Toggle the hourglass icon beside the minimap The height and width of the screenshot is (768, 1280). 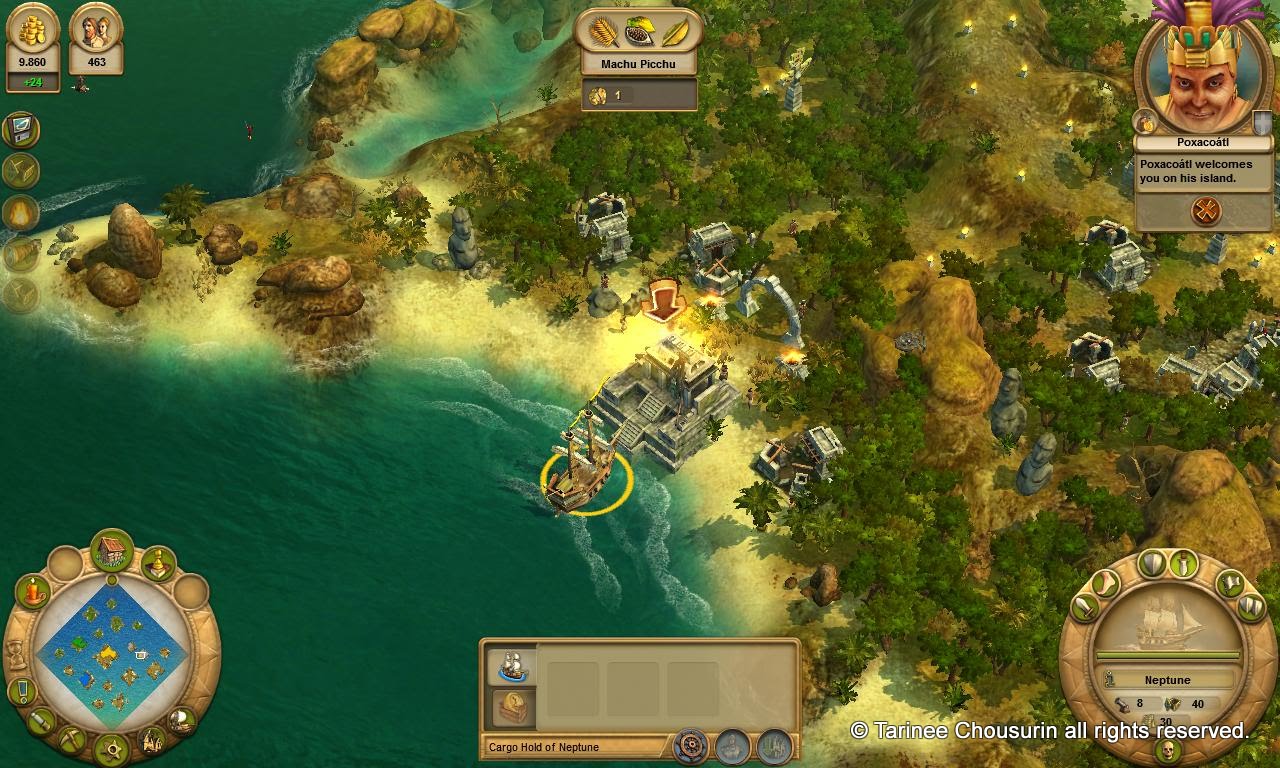(18, 655)
